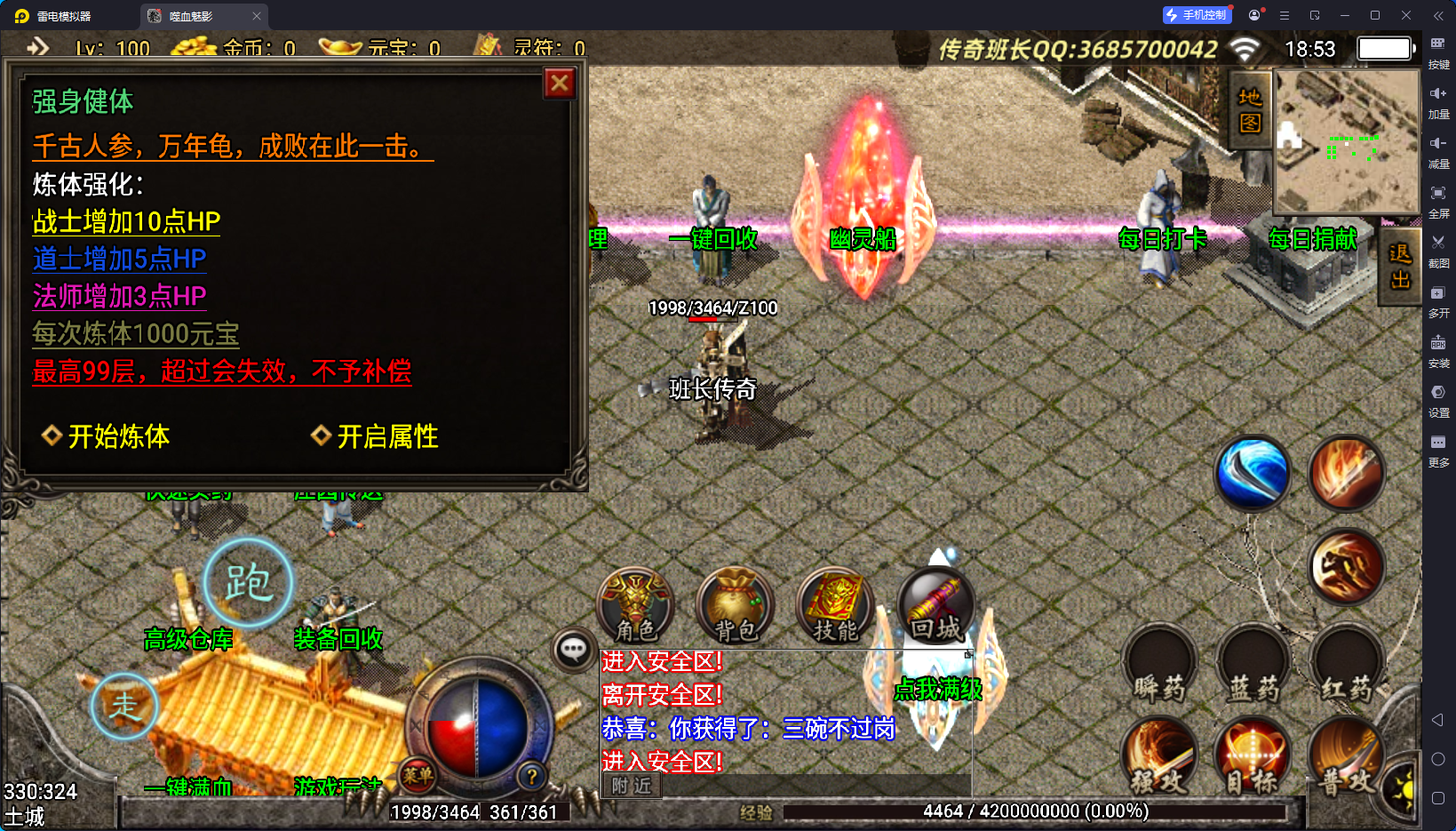The image size is (1456, 831).
Task: Open the 地图 map icon
Action: coord(1248,111)
